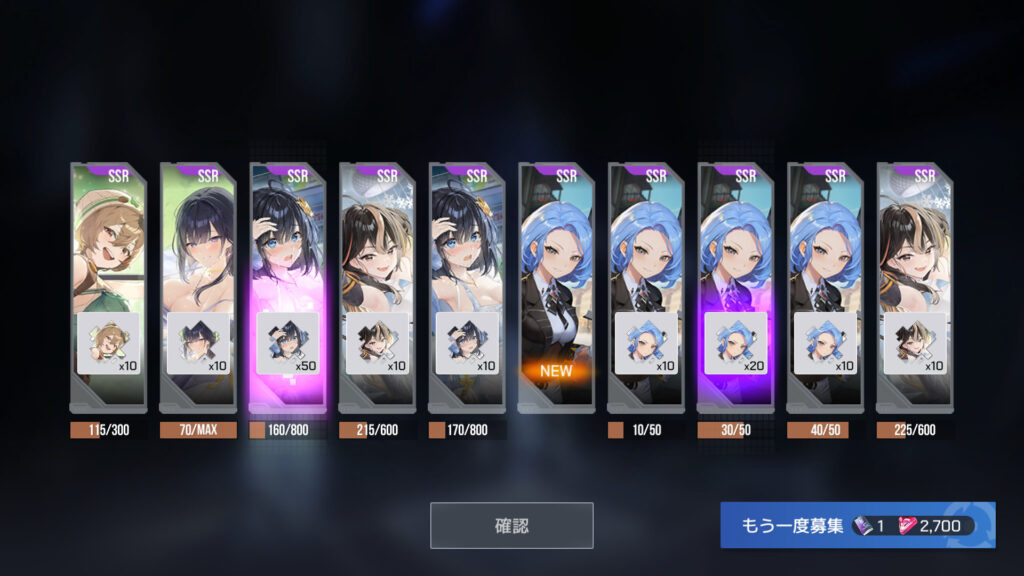Viewport: 1024px width, 576px height.
Task: Select the purple-glow card showing 30/50
Action: [x=736, y=285]
